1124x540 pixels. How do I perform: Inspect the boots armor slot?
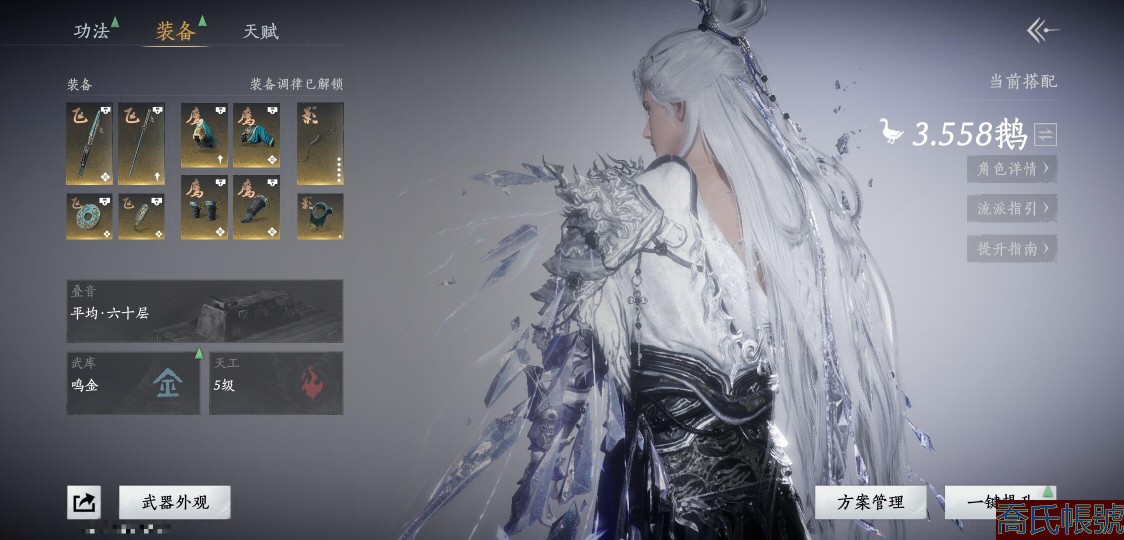pyautogui.click(x=256, y=207)
